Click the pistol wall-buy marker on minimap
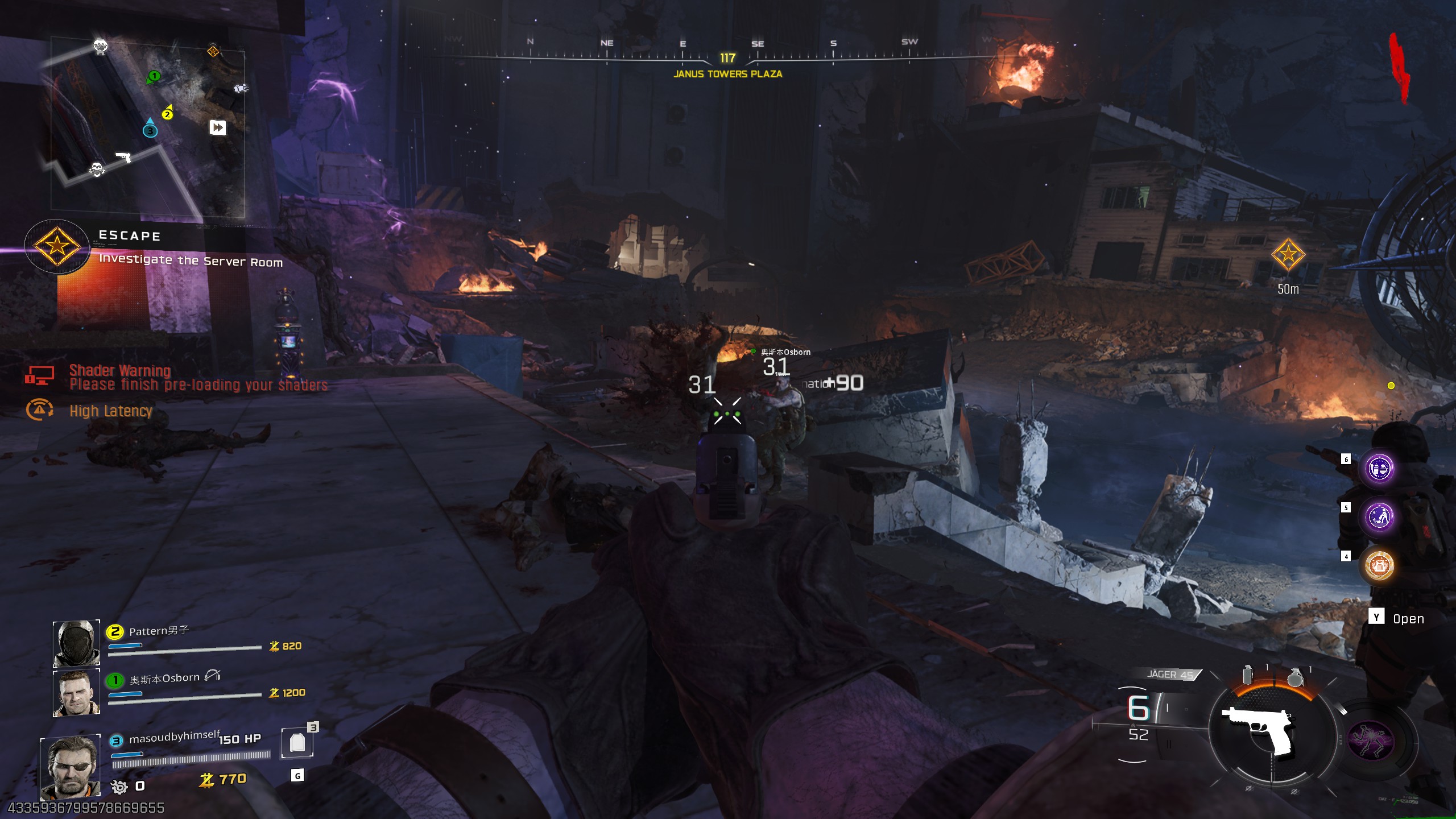 click(x=123, y=156)
